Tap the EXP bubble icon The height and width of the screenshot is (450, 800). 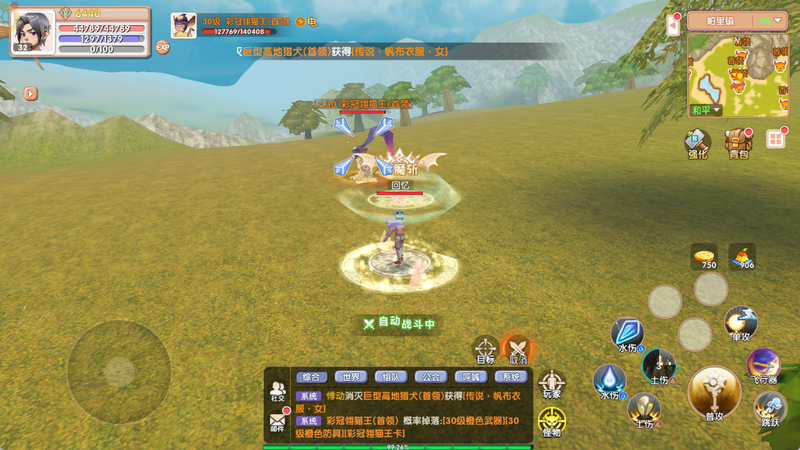(x=162, y=47)
